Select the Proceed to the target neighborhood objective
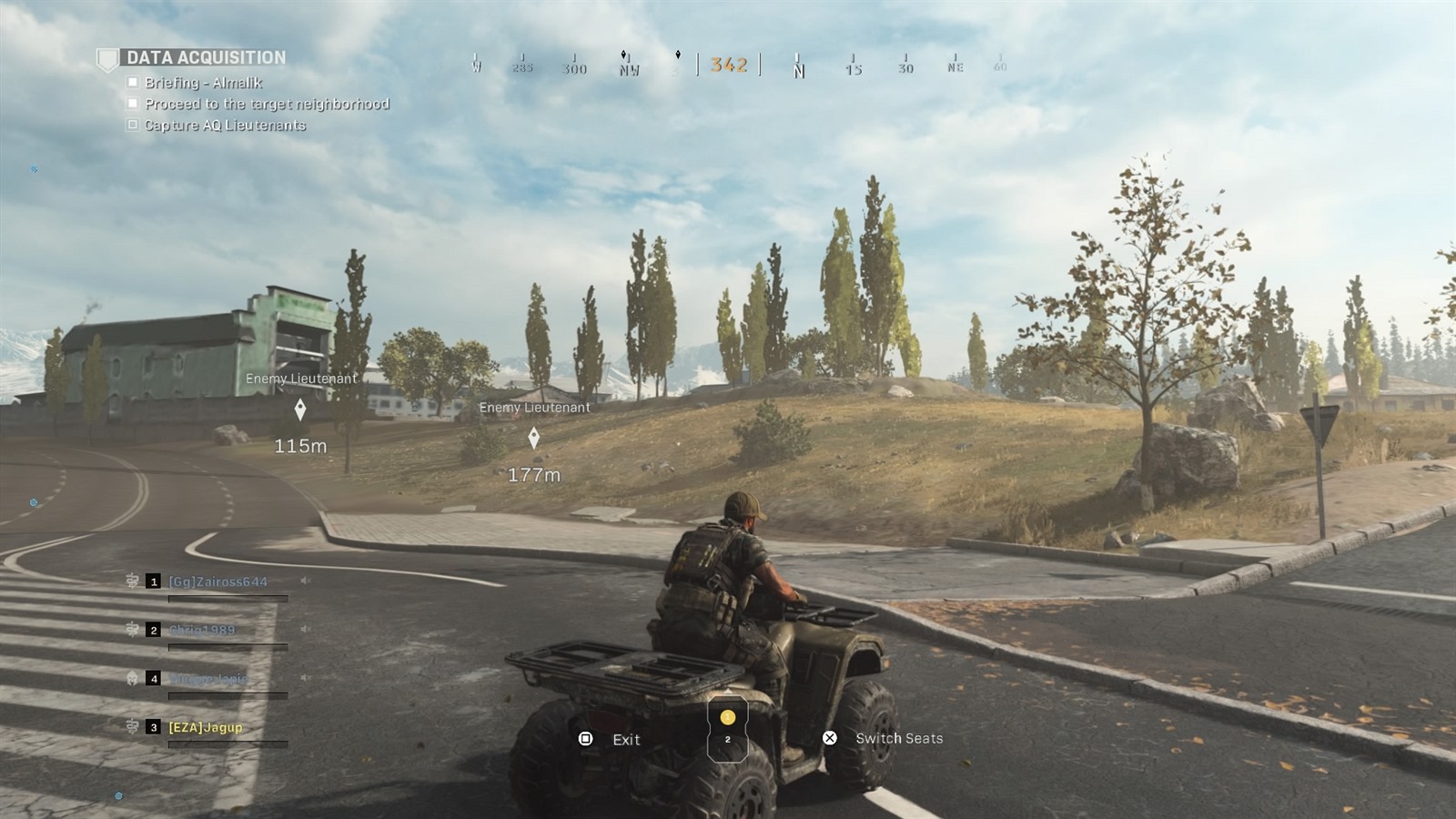Viewport: 1456px width, 819px height. pos(267,104)
